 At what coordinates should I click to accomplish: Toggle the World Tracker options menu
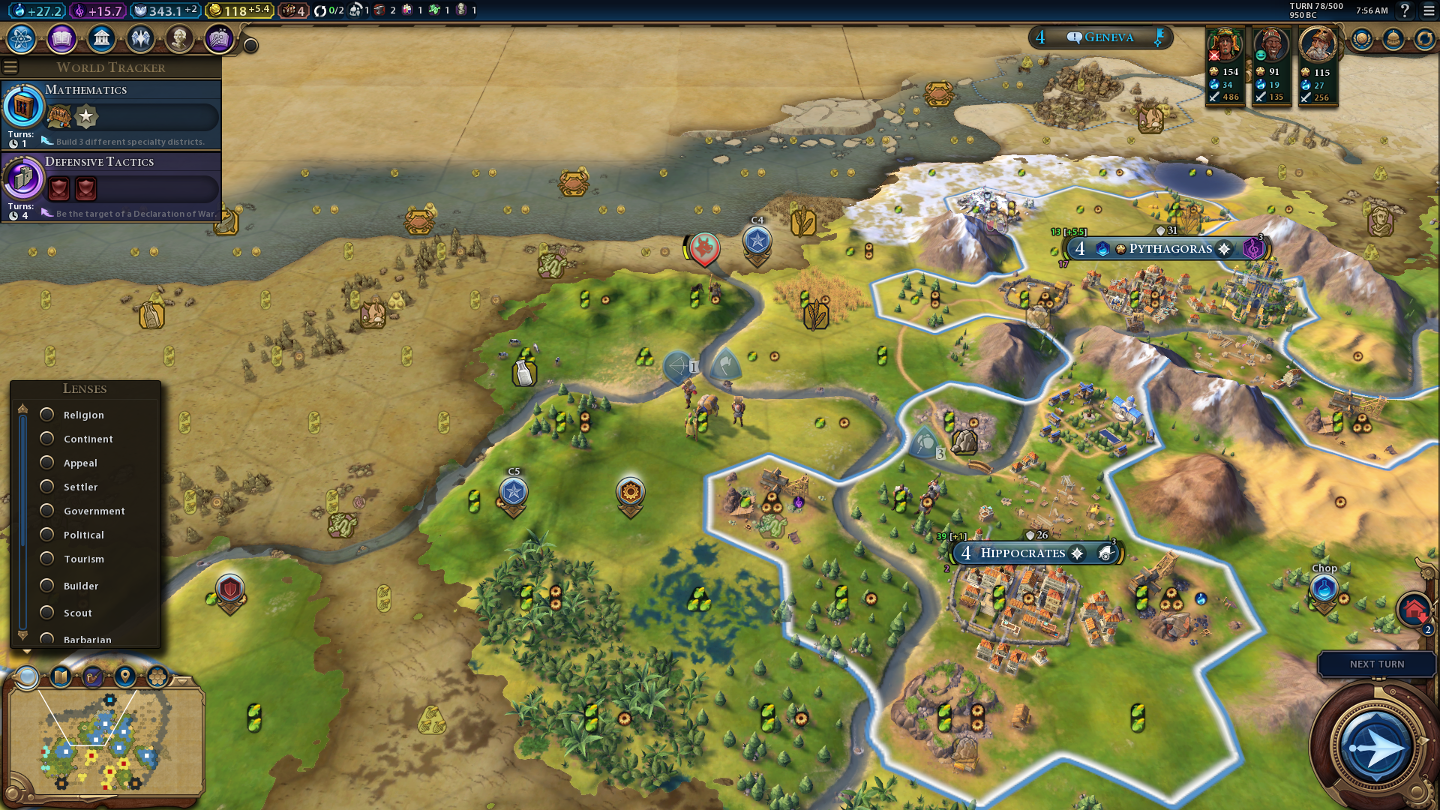tap(11, 67)
